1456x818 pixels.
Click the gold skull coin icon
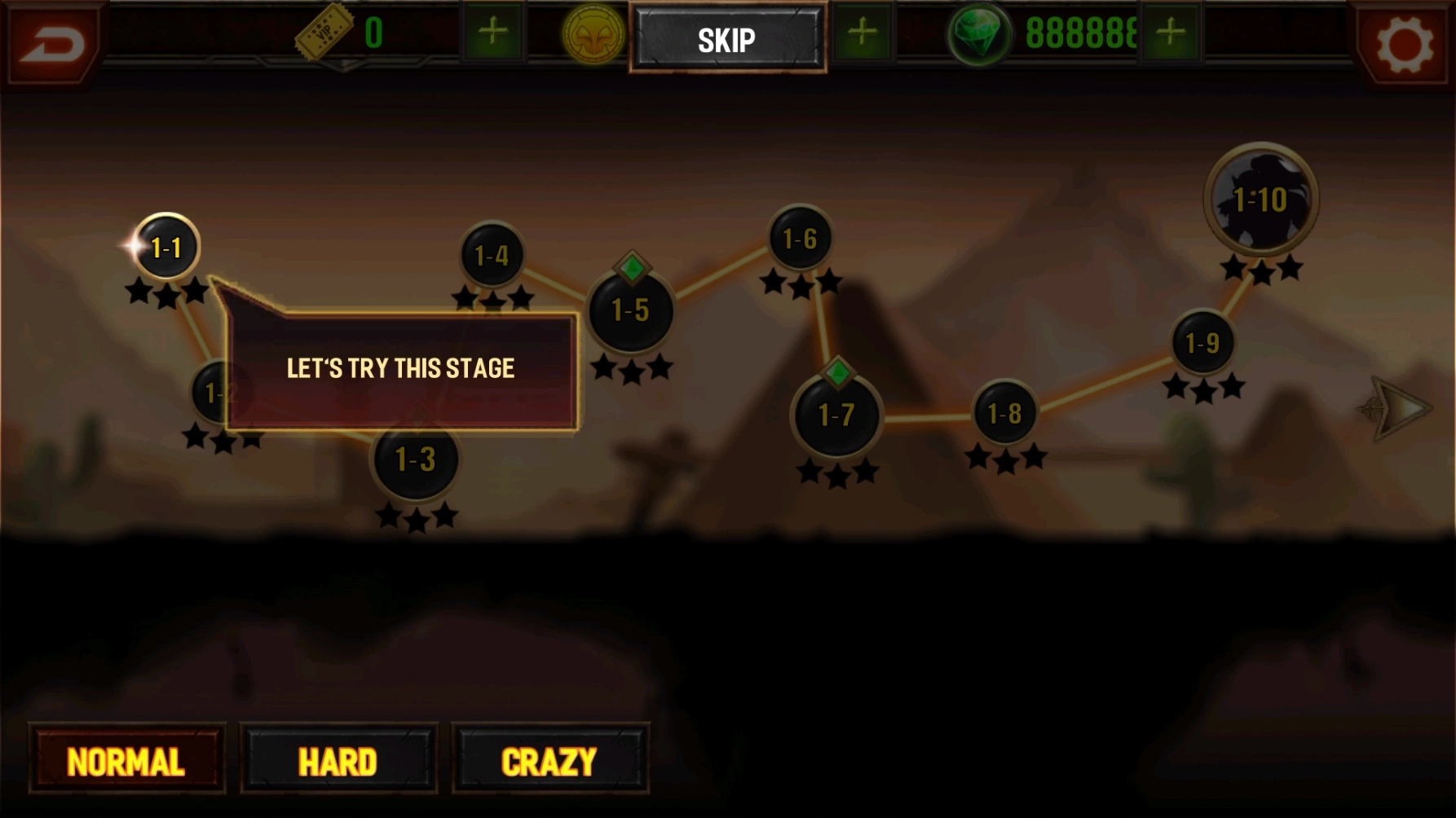pos(593,34)
